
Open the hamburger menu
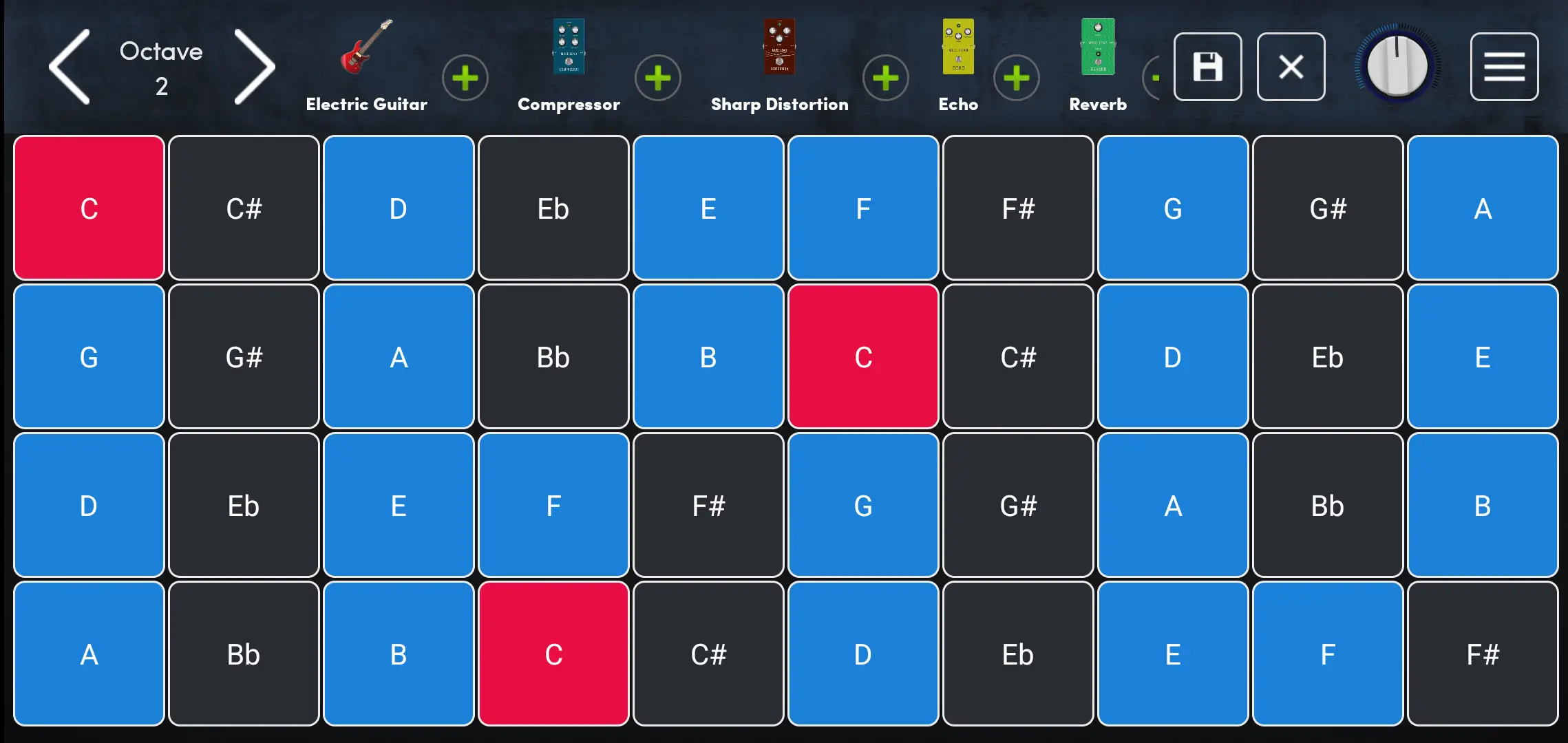[1504, 66]
